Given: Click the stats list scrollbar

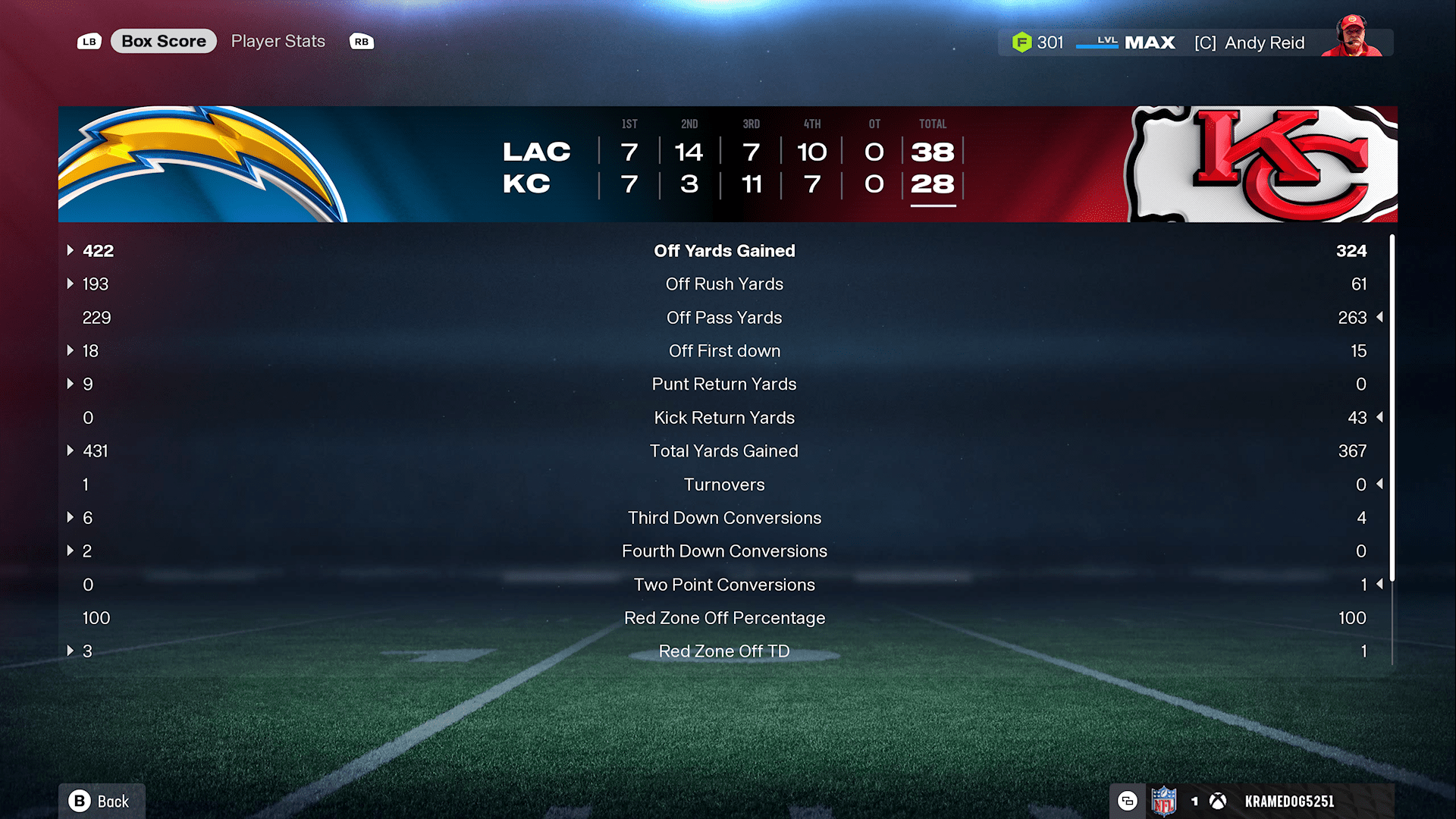Looking at the screenshot, I should click(1392, 409).
